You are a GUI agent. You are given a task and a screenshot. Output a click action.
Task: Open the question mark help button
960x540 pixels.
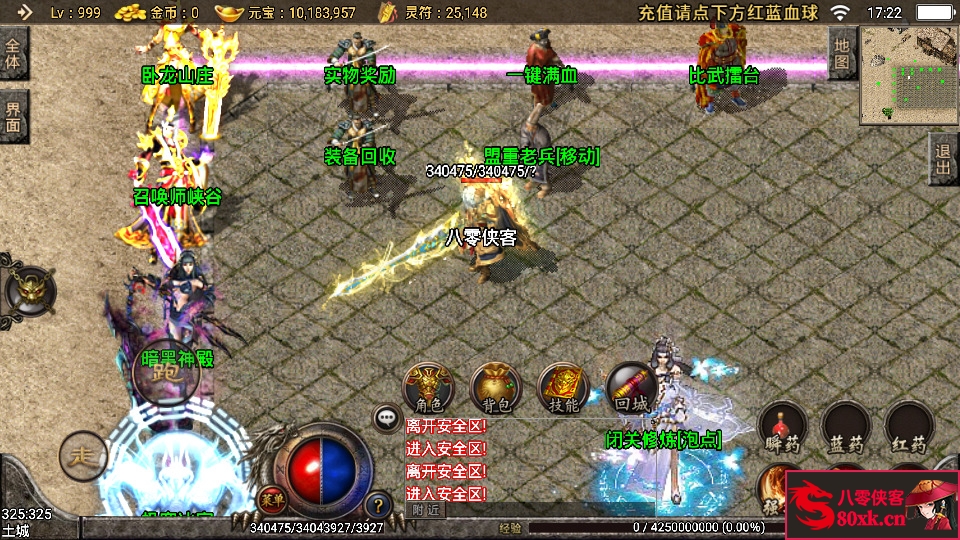pos(378,505)
